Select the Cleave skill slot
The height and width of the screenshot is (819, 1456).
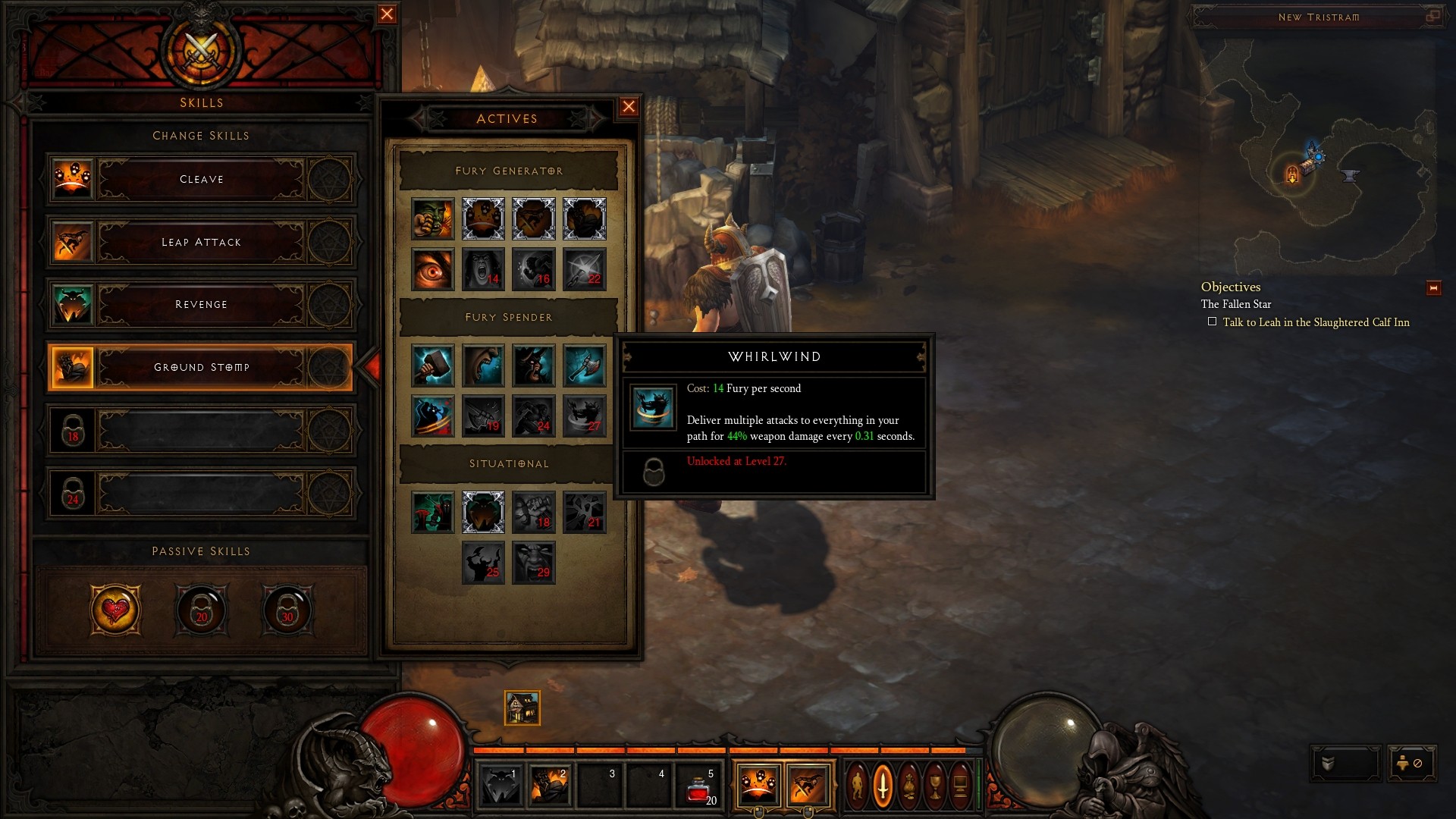coord(201,180)
